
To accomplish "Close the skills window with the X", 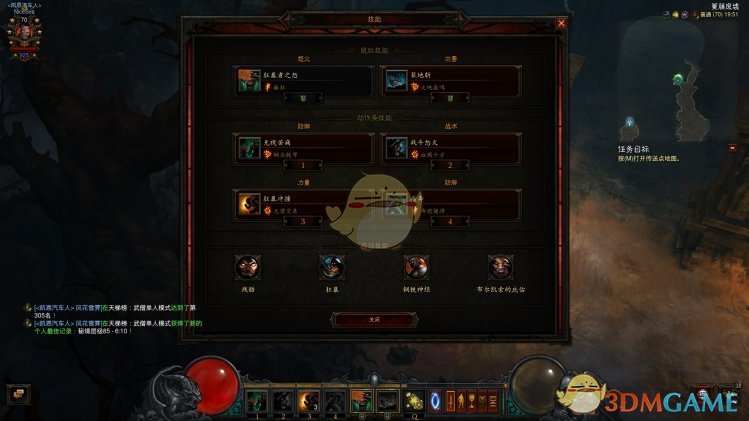I will coord(561,23).
